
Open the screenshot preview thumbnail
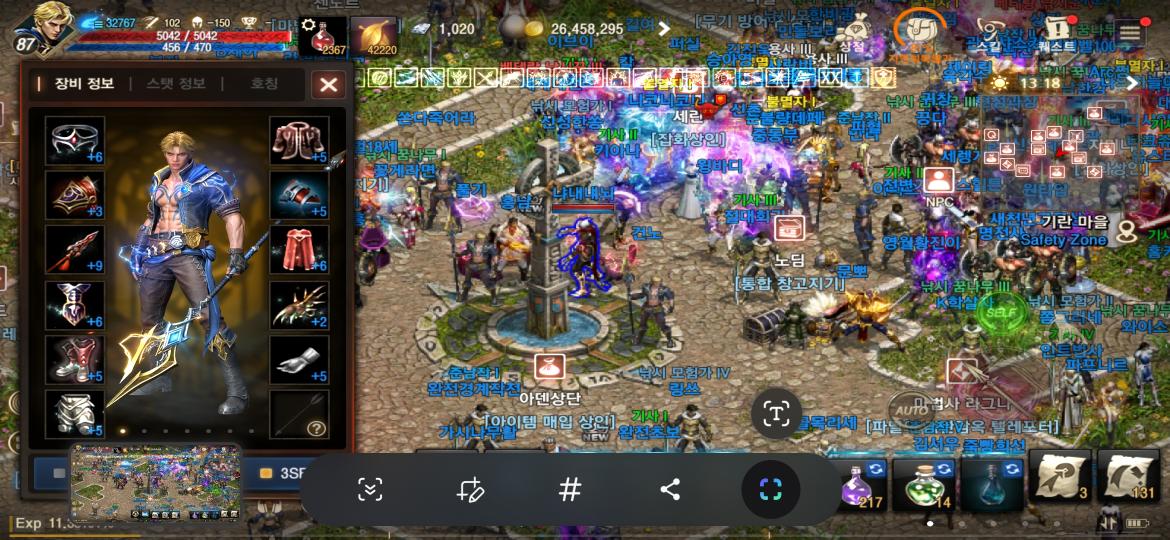click(x=155, y=483)
